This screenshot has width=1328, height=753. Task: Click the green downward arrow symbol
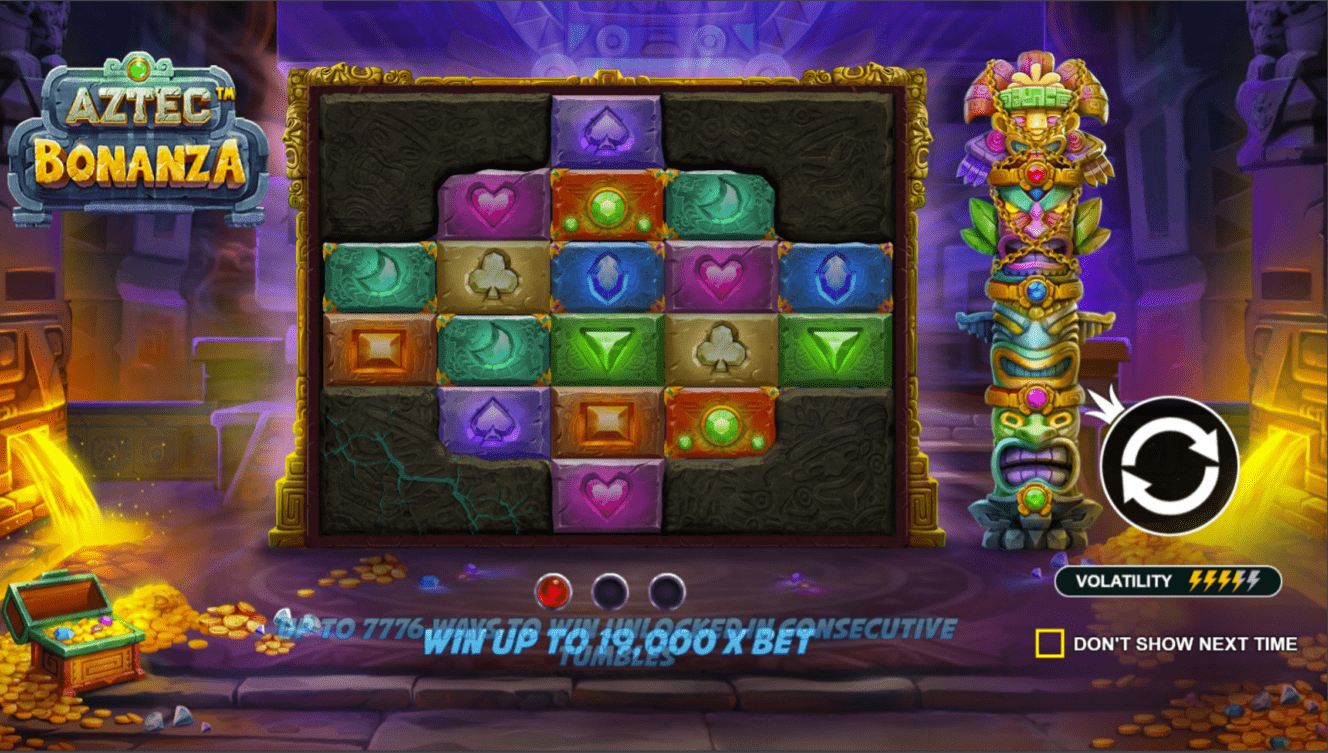pyautogui.click(x=610, y=349)
